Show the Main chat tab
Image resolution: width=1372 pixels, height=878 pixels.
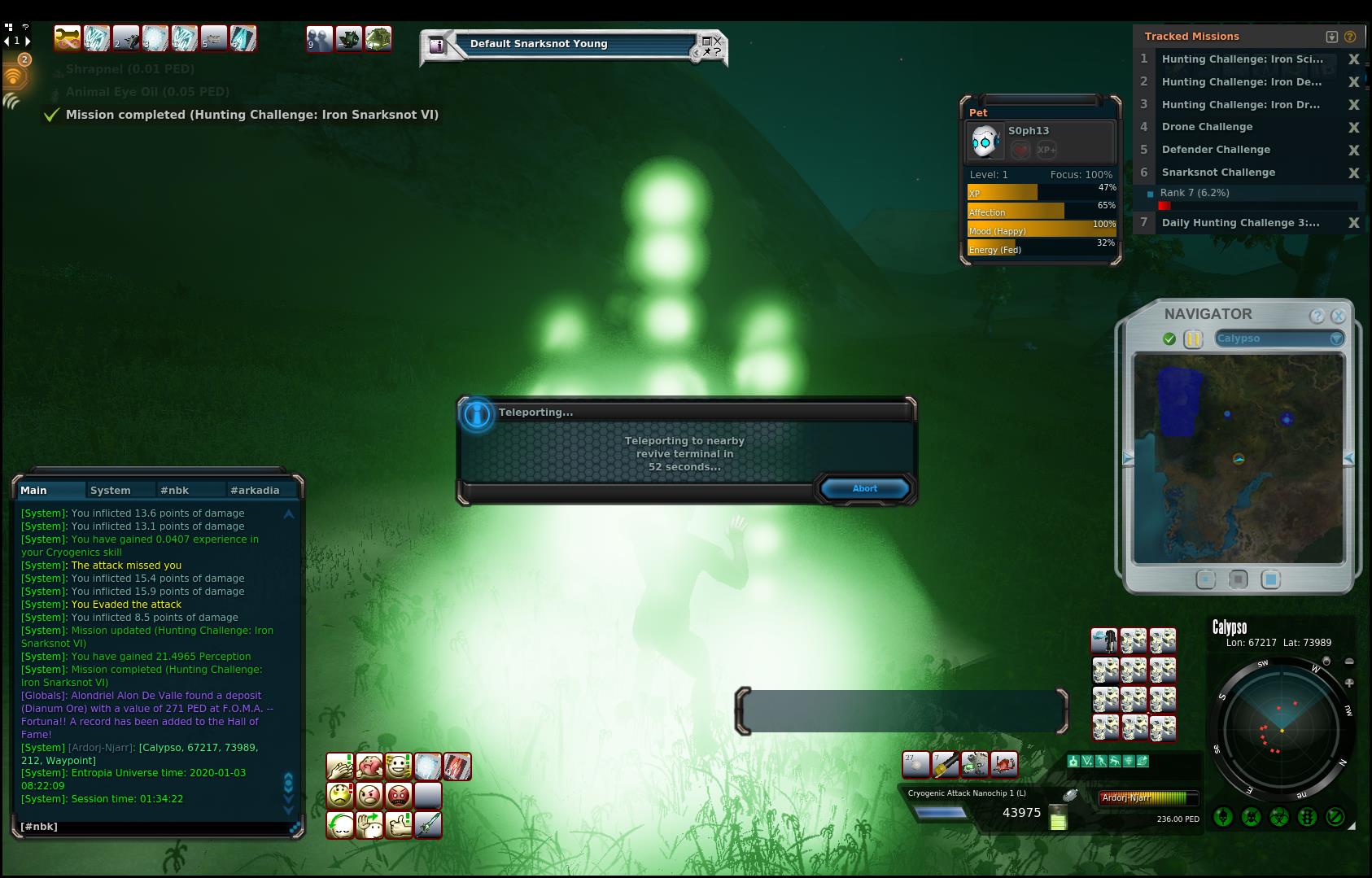34,490
